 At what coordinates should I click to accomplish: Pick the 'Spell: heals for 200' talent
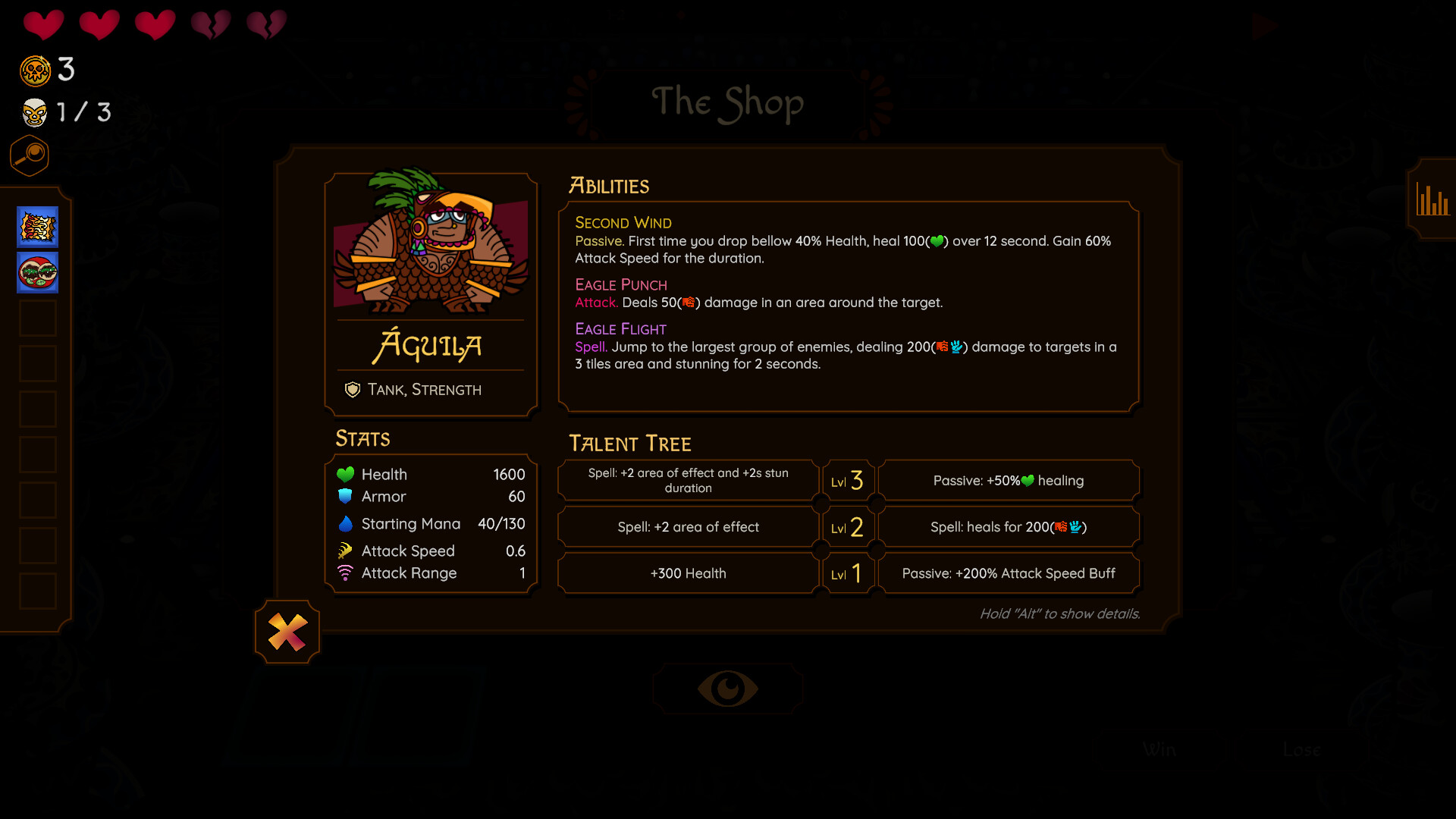1009,526
